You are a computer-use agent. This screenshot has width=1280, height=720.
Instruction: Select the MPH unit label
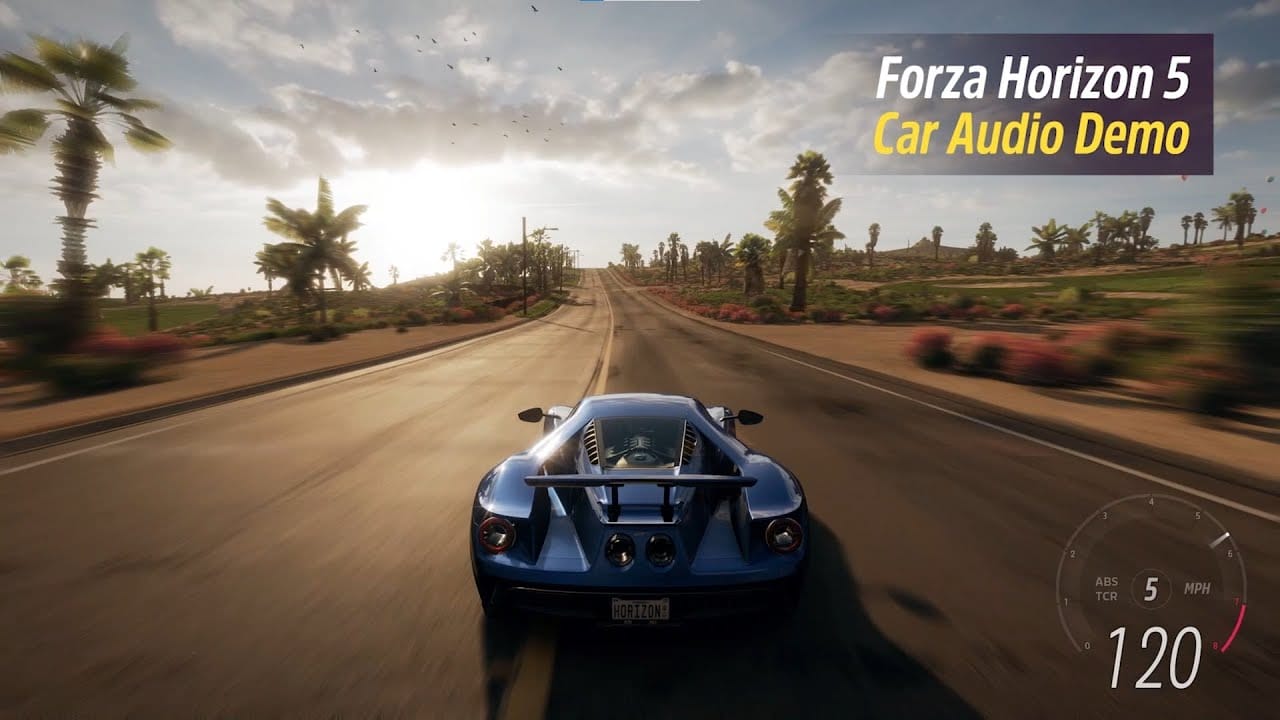point(1199,588)
